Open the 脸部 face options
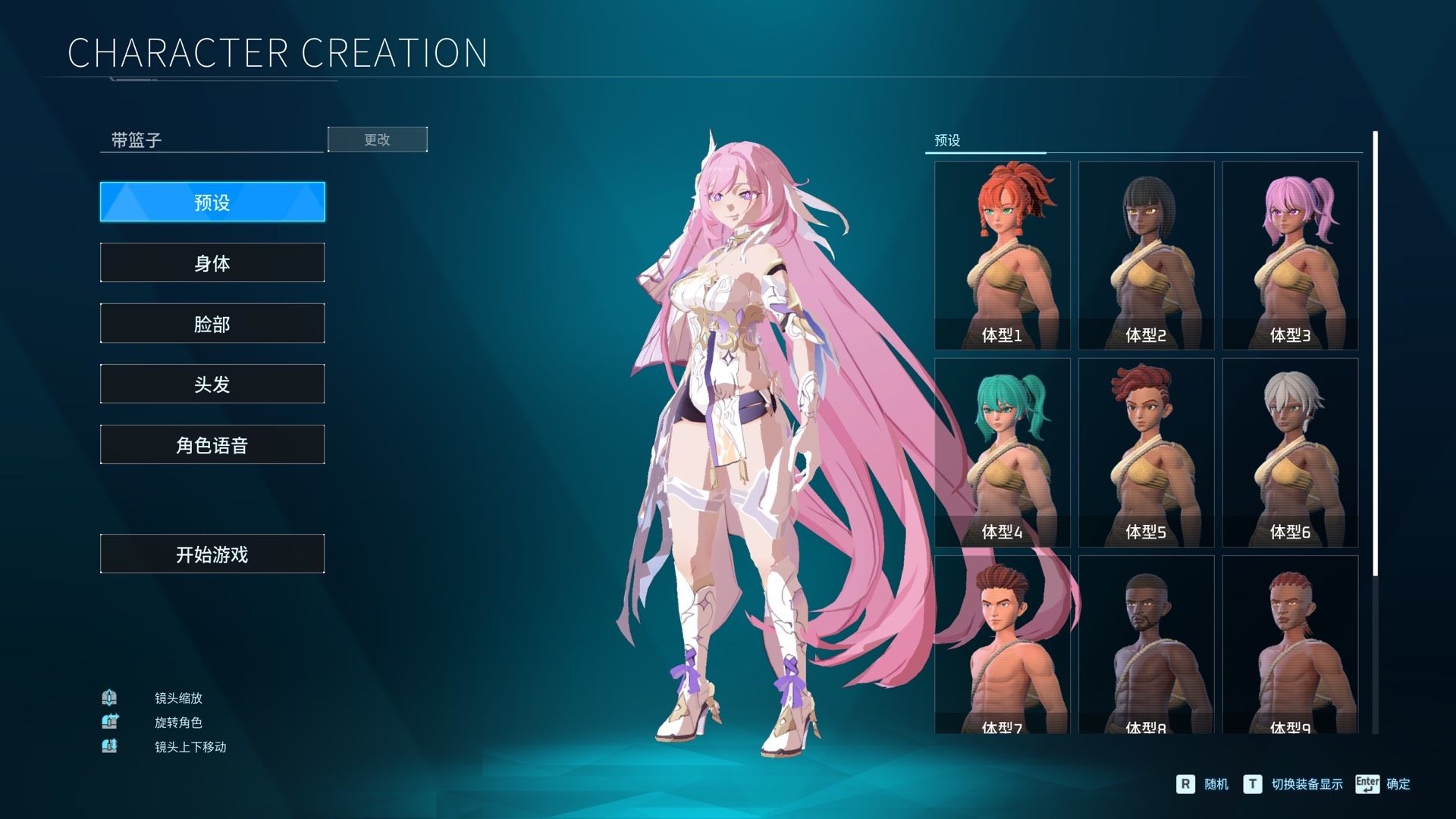Screen dimensions: 1456x819 [212, 323]
